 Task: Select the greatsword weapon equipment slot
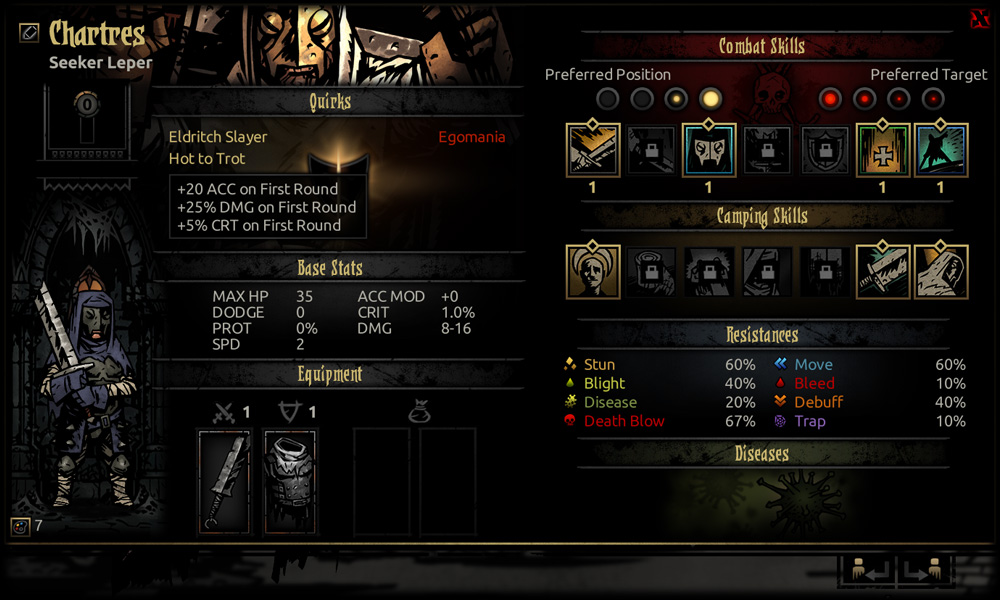pos(224,482)
